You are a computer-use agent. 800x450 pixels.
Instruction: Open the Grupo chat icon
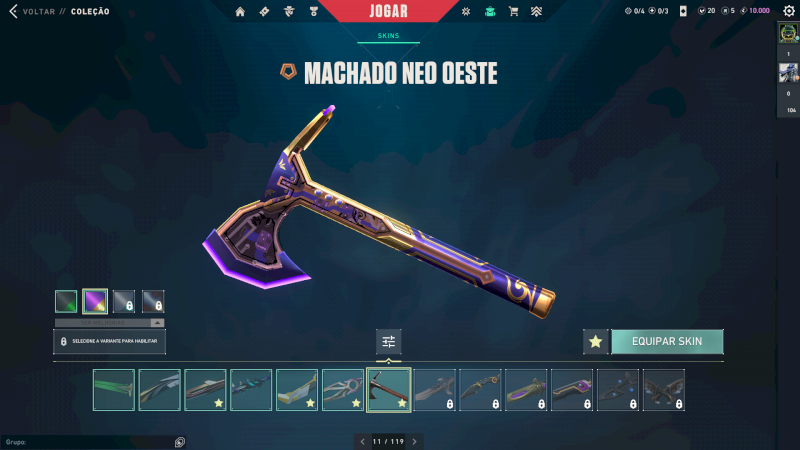179,442
